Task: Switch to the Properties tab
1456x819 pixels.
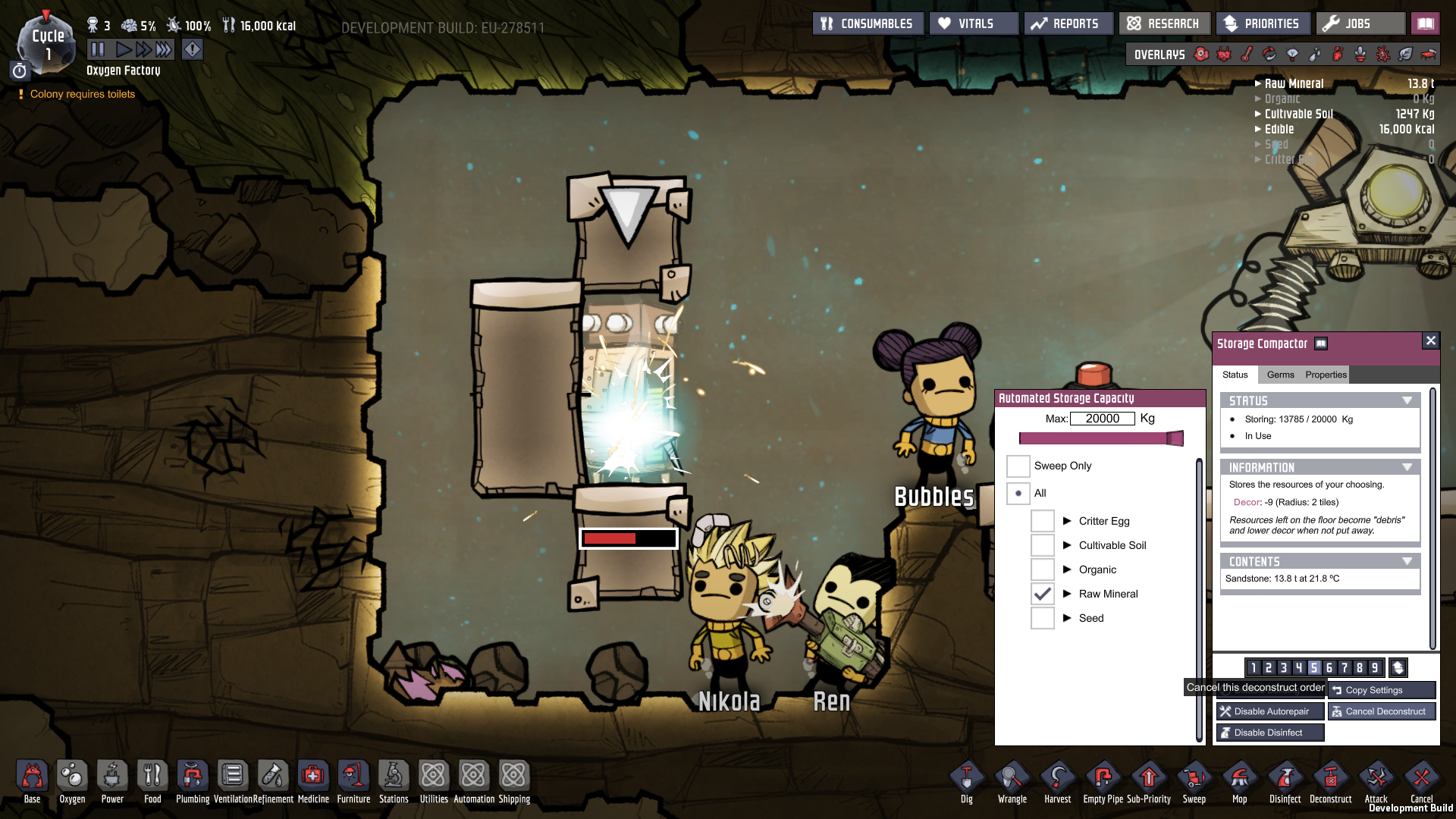Action: pos(1326,375)
